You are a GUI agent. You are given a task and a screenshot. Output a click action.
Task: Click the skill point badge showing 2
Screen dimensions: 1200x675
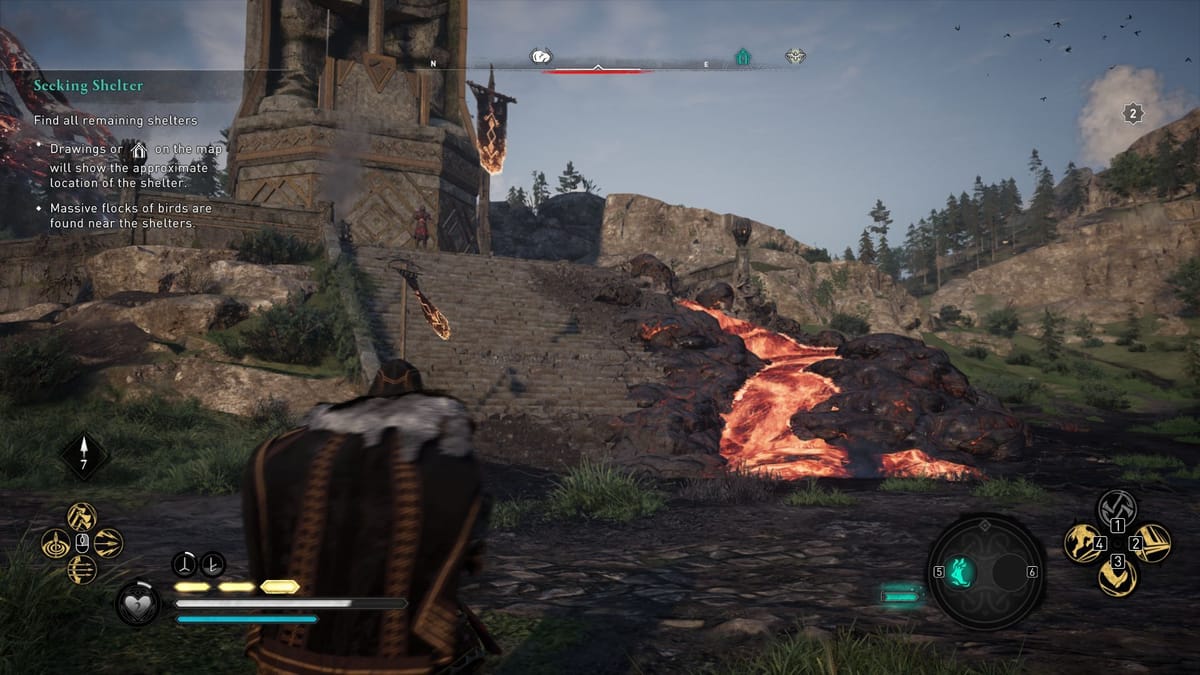tap(1132, 113)
